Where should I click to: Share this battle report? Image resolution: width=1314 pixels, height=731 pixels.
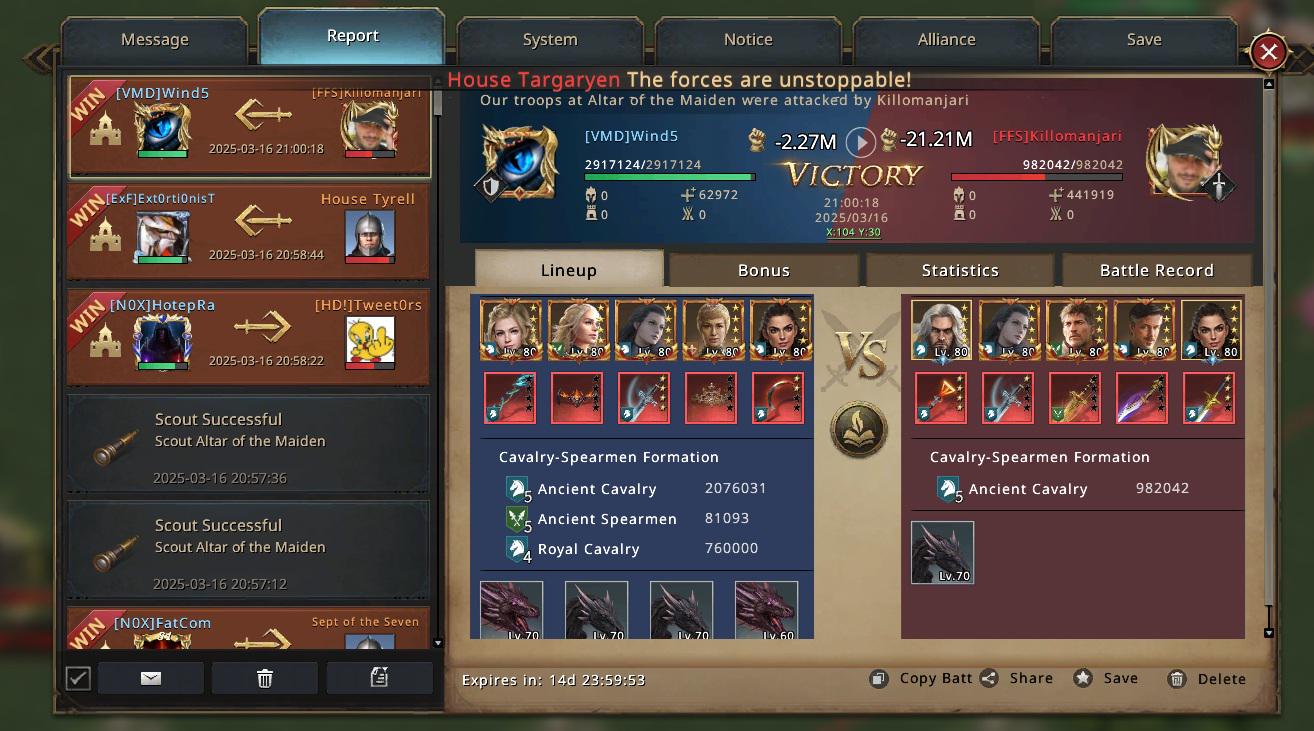[x=1018, y=678]
